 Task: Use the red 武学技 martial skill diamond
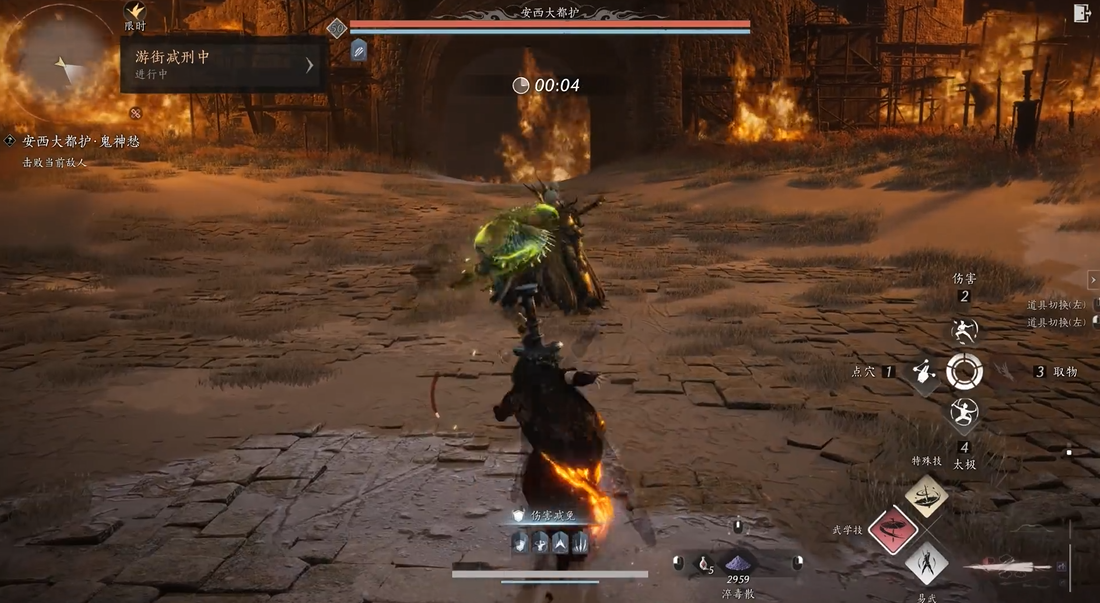[x=893, y=529]
